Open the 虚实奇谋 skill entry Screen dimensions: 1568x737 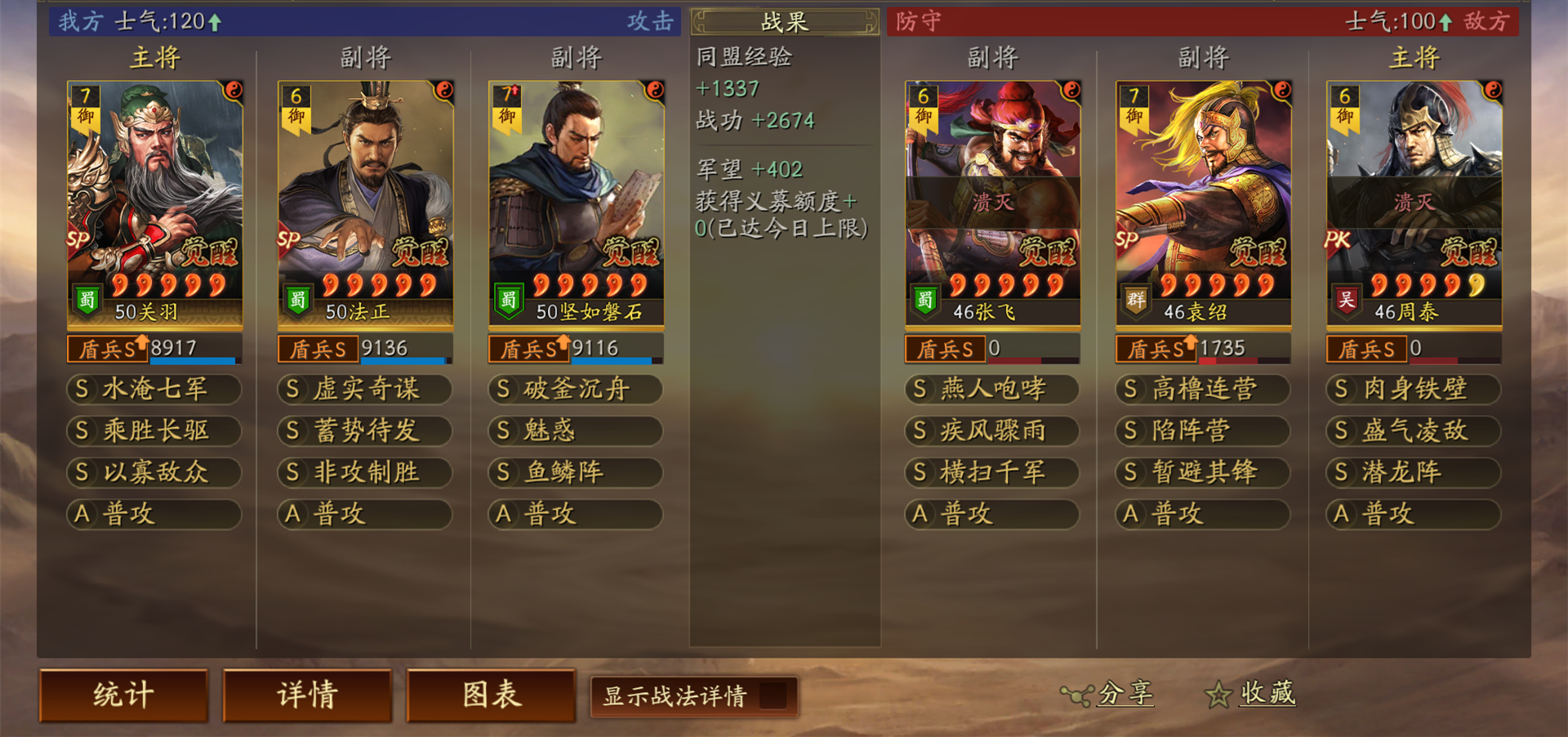(x=364, y=390)
